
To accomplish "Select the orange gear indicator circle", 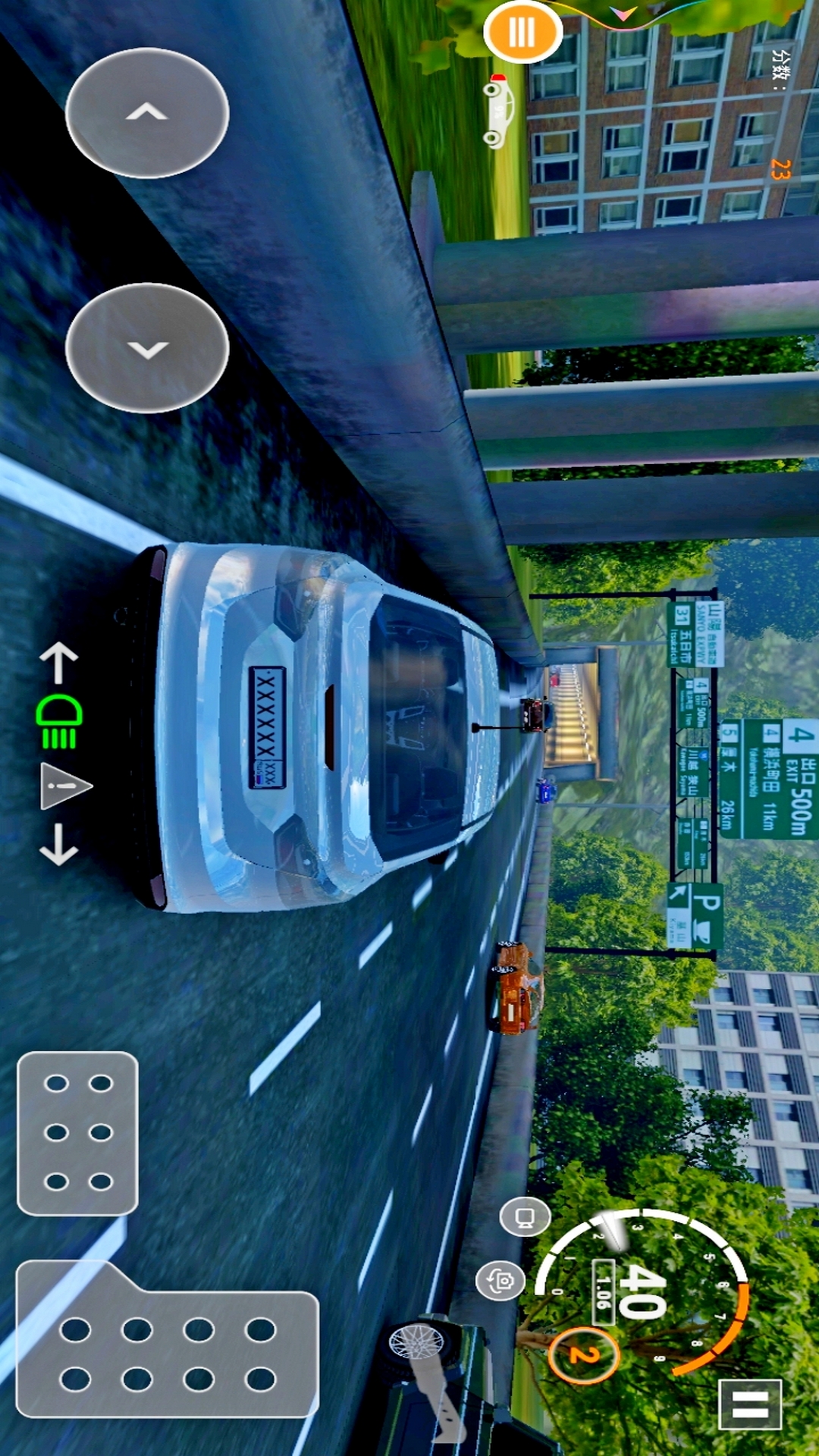I will [583, 1354].
